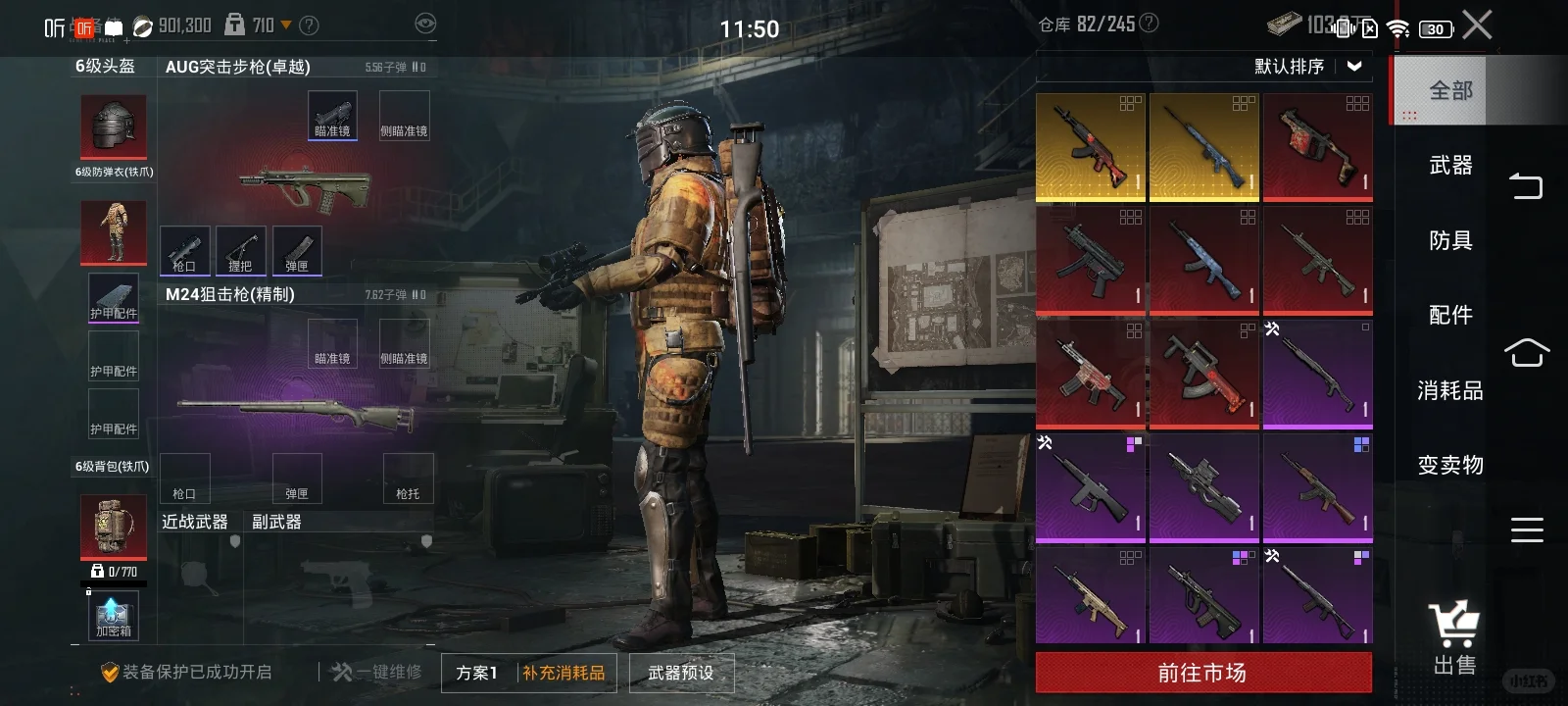
Task: Pick the first gold-background rifle in warehouse
Action: point(1090,147)
